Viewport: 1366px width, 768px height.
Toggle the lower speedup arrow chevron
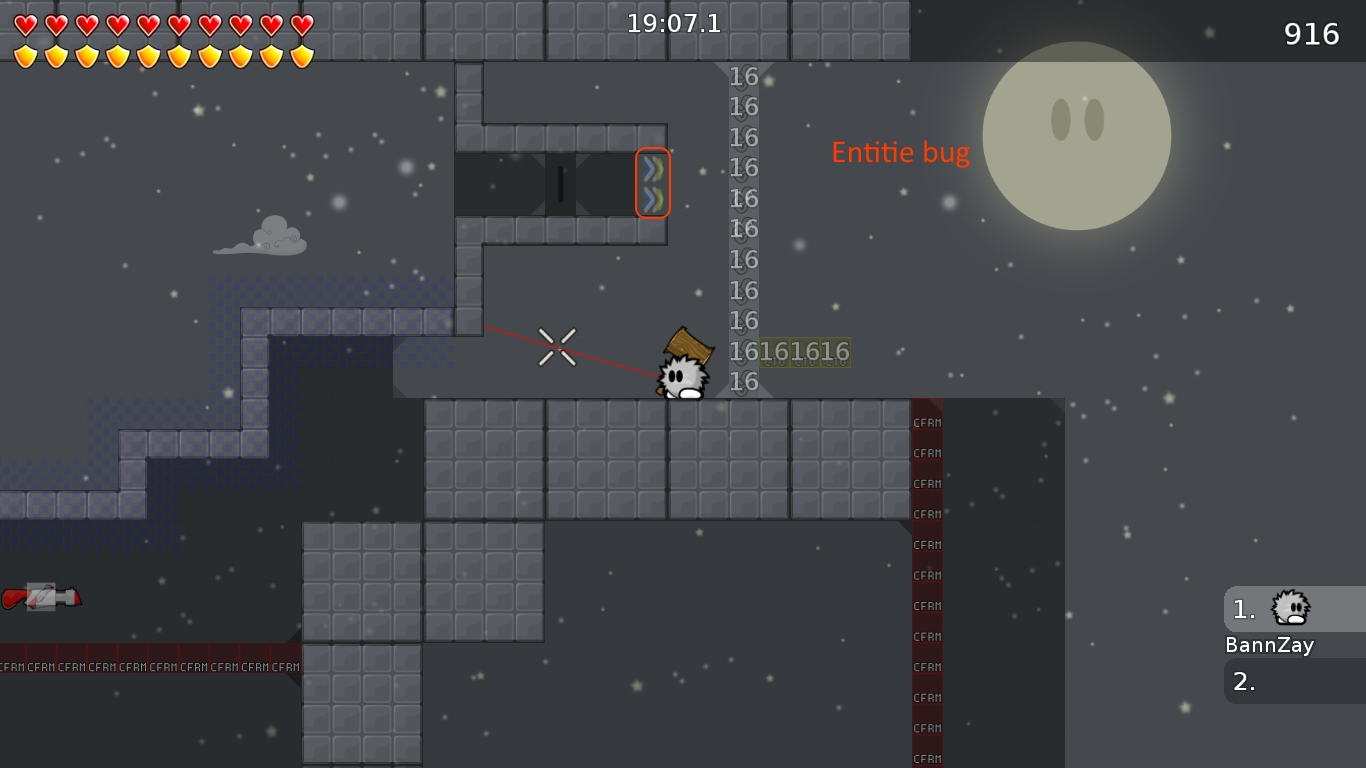click(652, 198)
